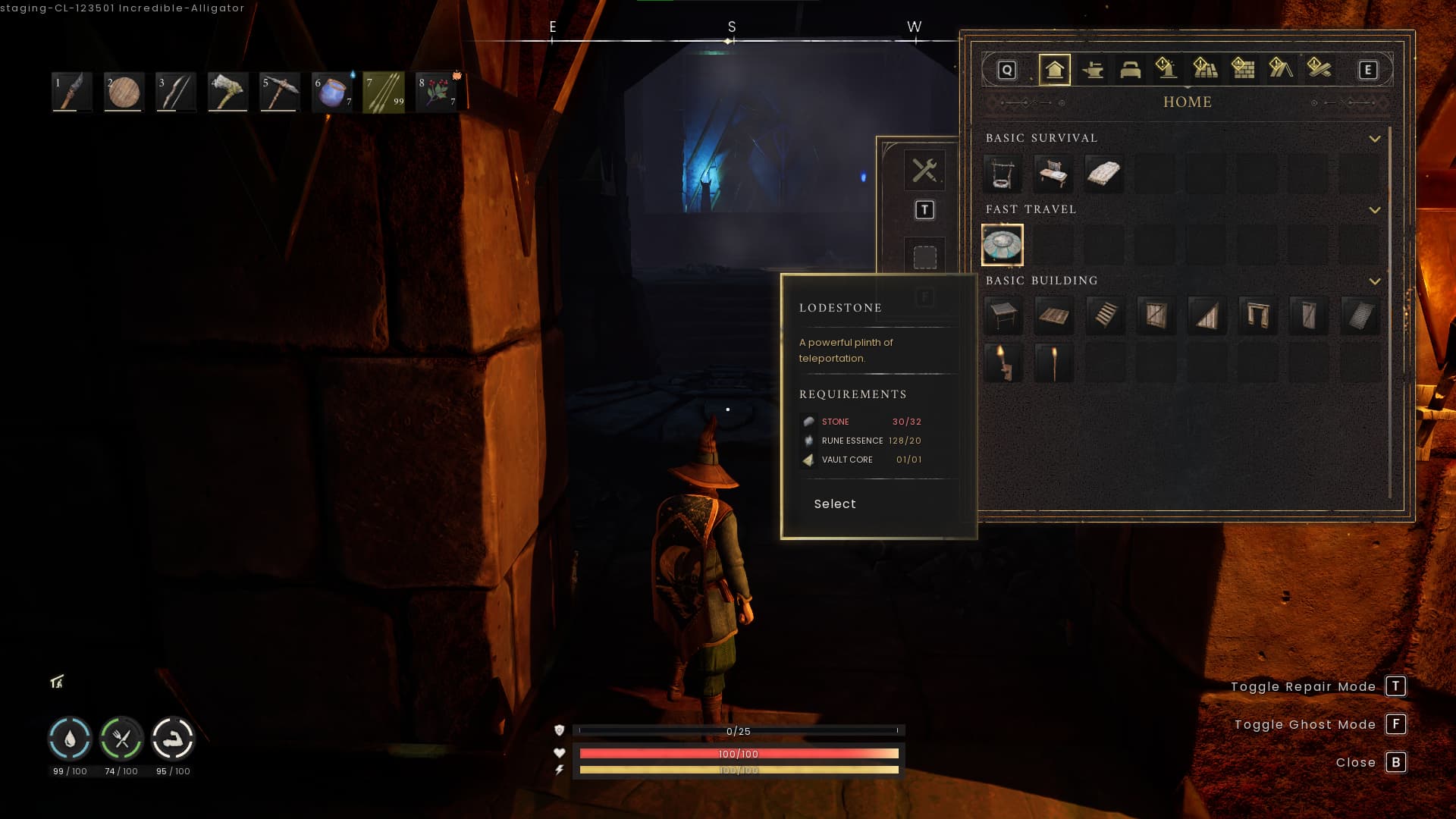Equip the wooden shield from hotbar
Viewport: 1456px width, 819px height.
(x=124, y=93)
